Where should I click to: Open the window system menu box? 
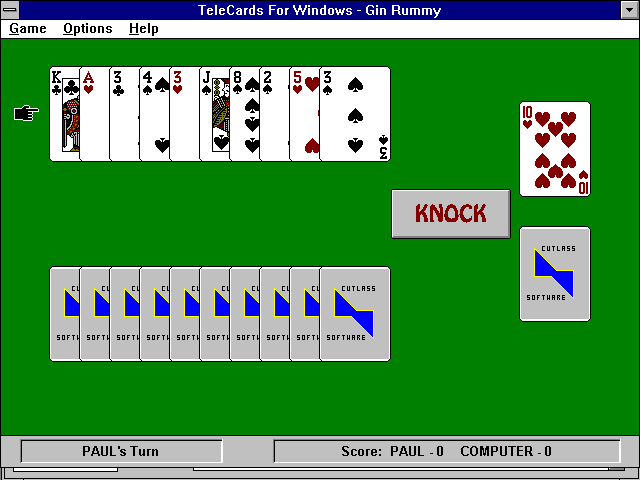(10, 9)
